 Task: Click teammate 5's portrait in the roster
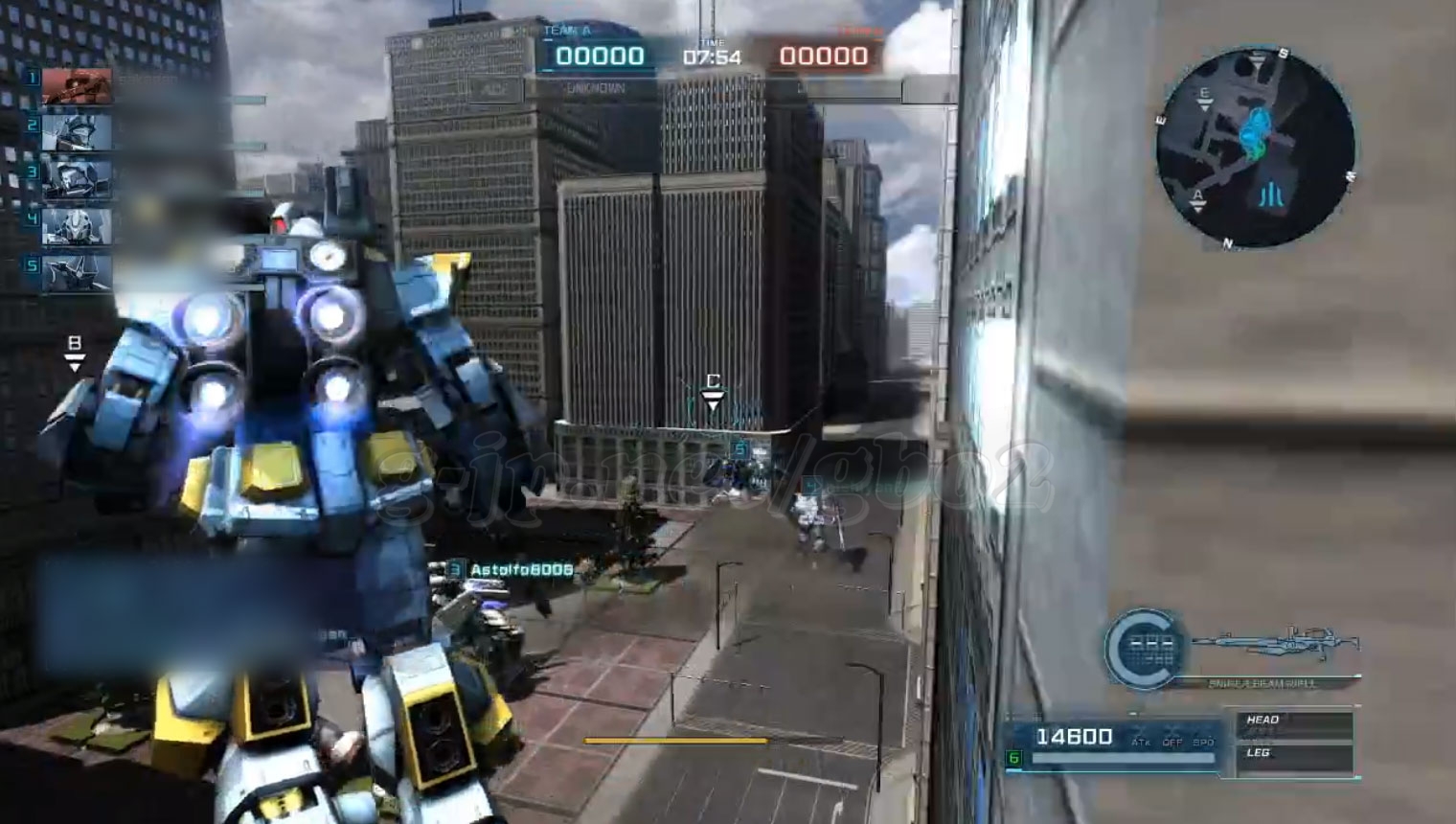pyautogui.click(x=77, y=272)
